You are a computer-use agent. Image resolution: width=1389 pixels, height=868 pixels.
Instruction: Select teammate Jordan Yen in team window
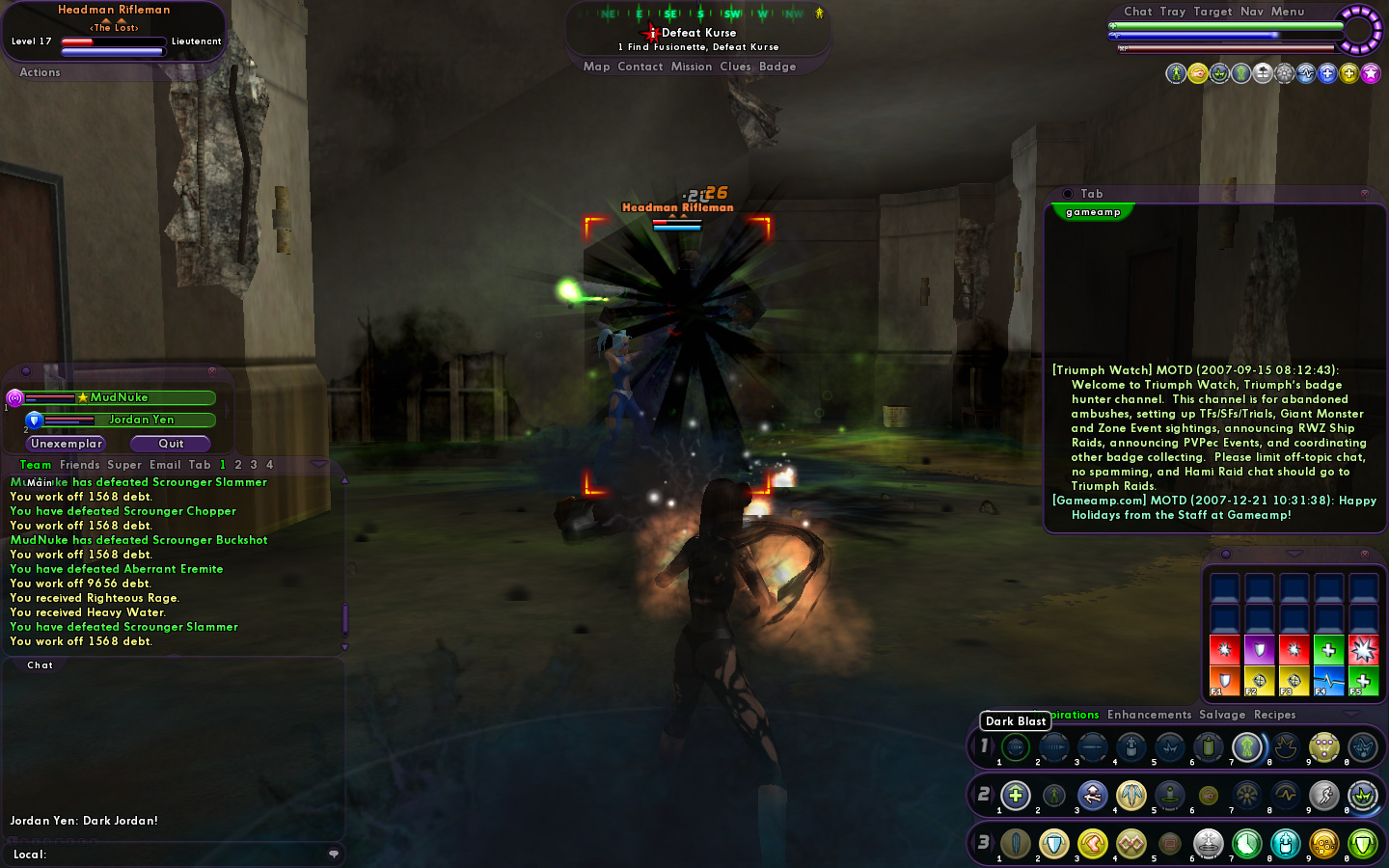(141, 420)
